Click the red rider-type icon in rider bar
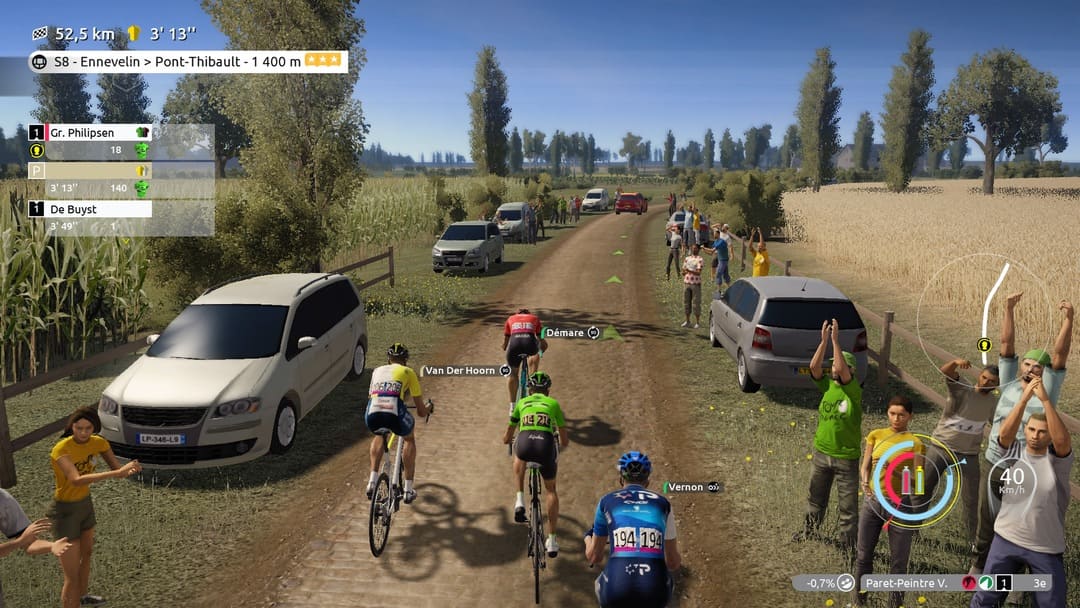 pyautogui.click(x=969, y=582)
